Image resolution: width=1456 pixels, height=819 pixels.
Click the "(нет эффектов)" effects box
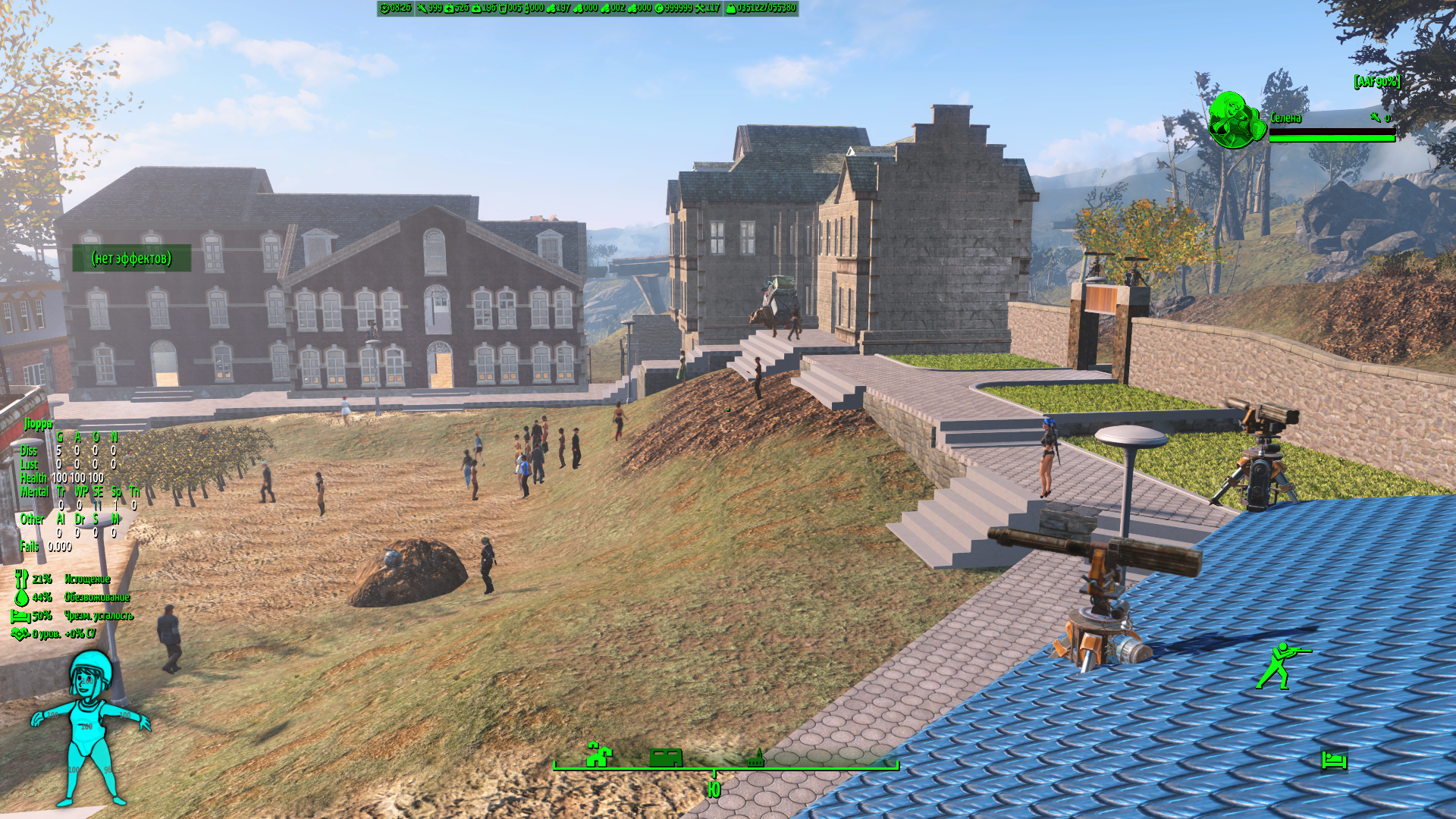click(x=131, y=259)
